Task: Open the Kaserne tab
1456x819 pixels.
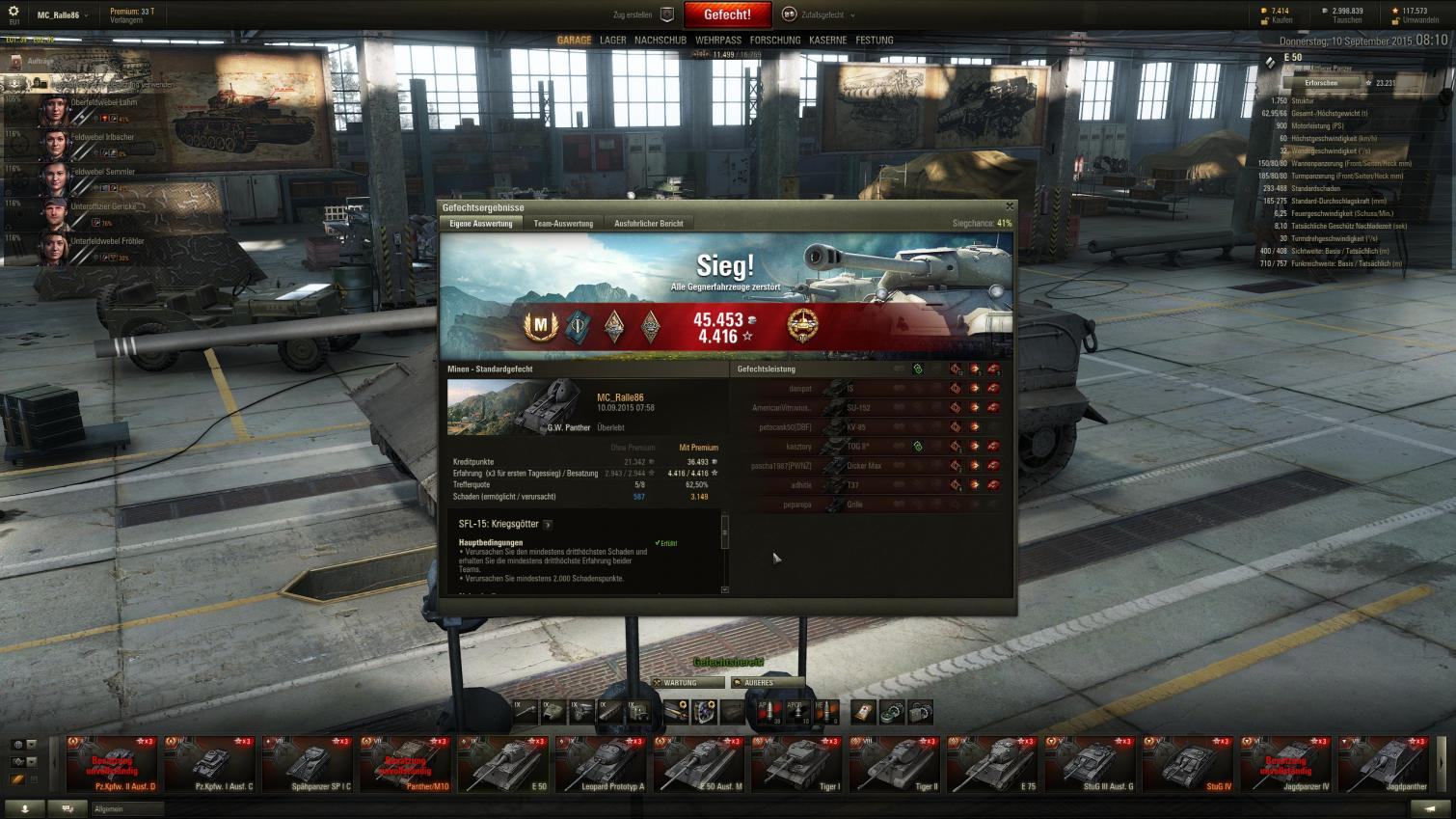Action: click(827, 41)
